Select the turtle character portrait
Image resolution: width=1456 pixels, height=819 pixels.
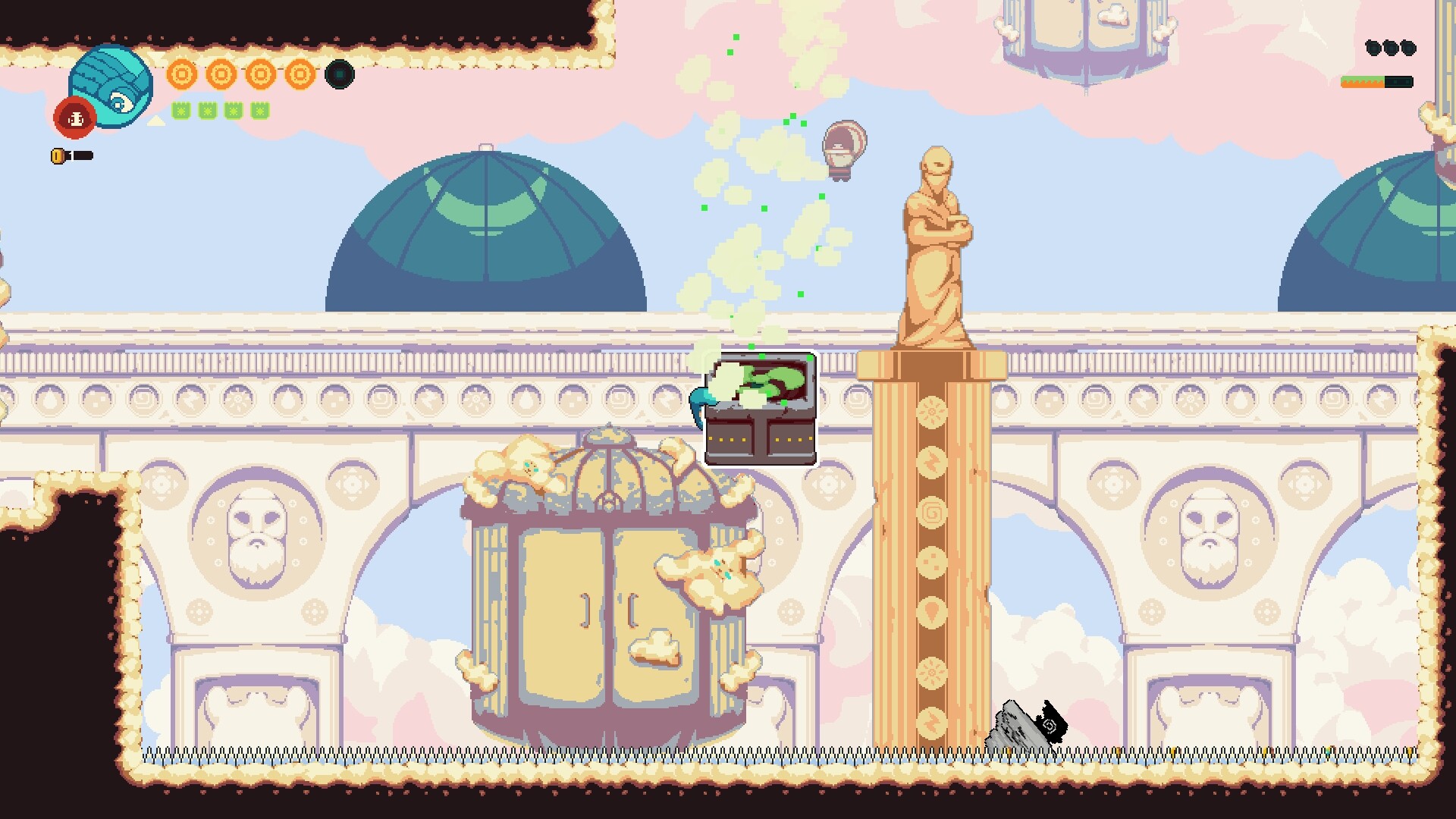coord(110,85)
